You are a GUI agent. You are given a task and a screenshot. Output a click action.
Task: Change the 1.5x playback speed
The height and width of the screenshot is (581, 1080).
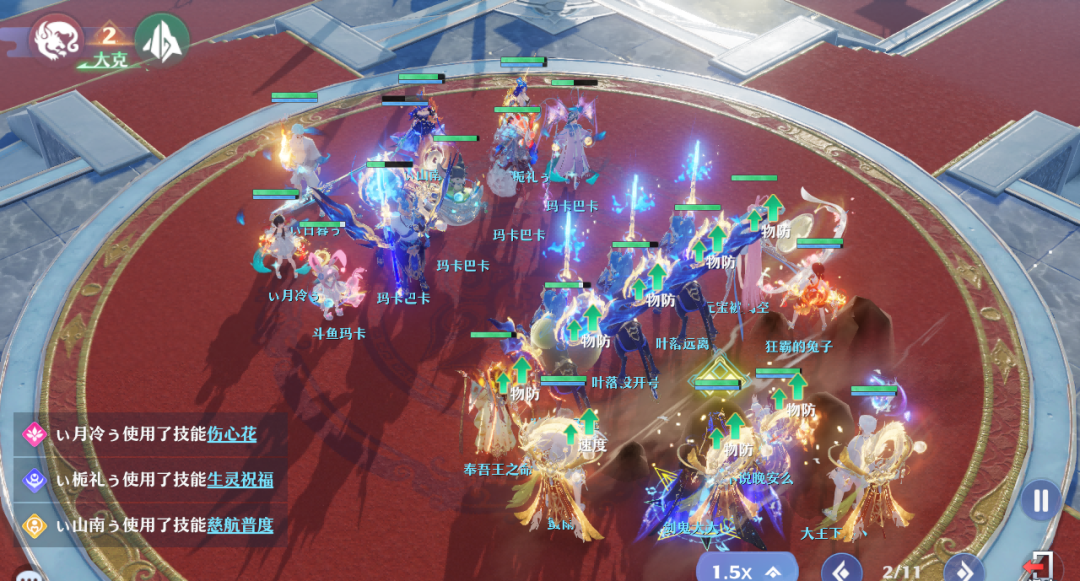(746, 570)
